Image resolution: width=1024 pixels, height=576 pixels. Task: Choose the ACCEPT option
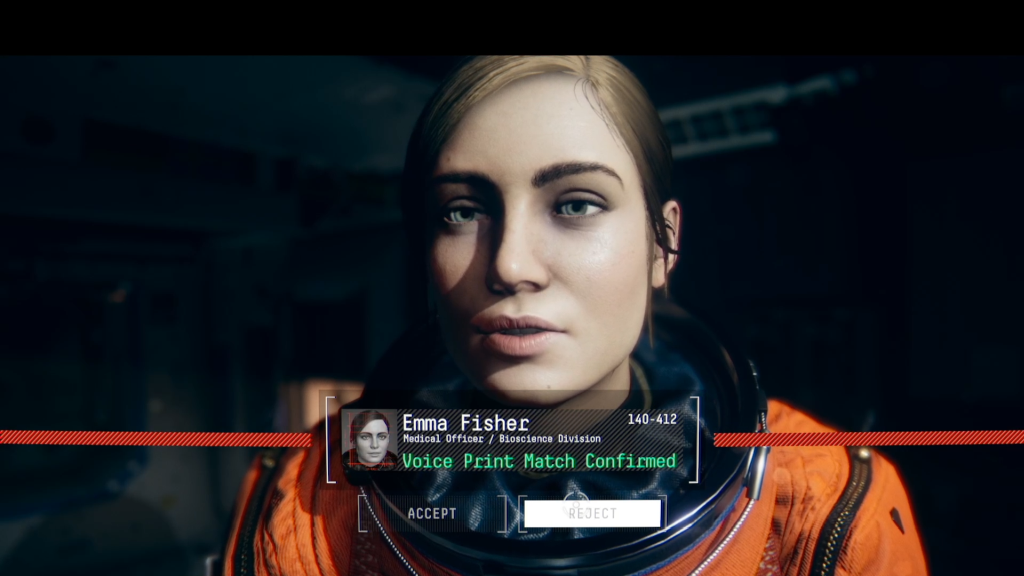pos(432,514)
